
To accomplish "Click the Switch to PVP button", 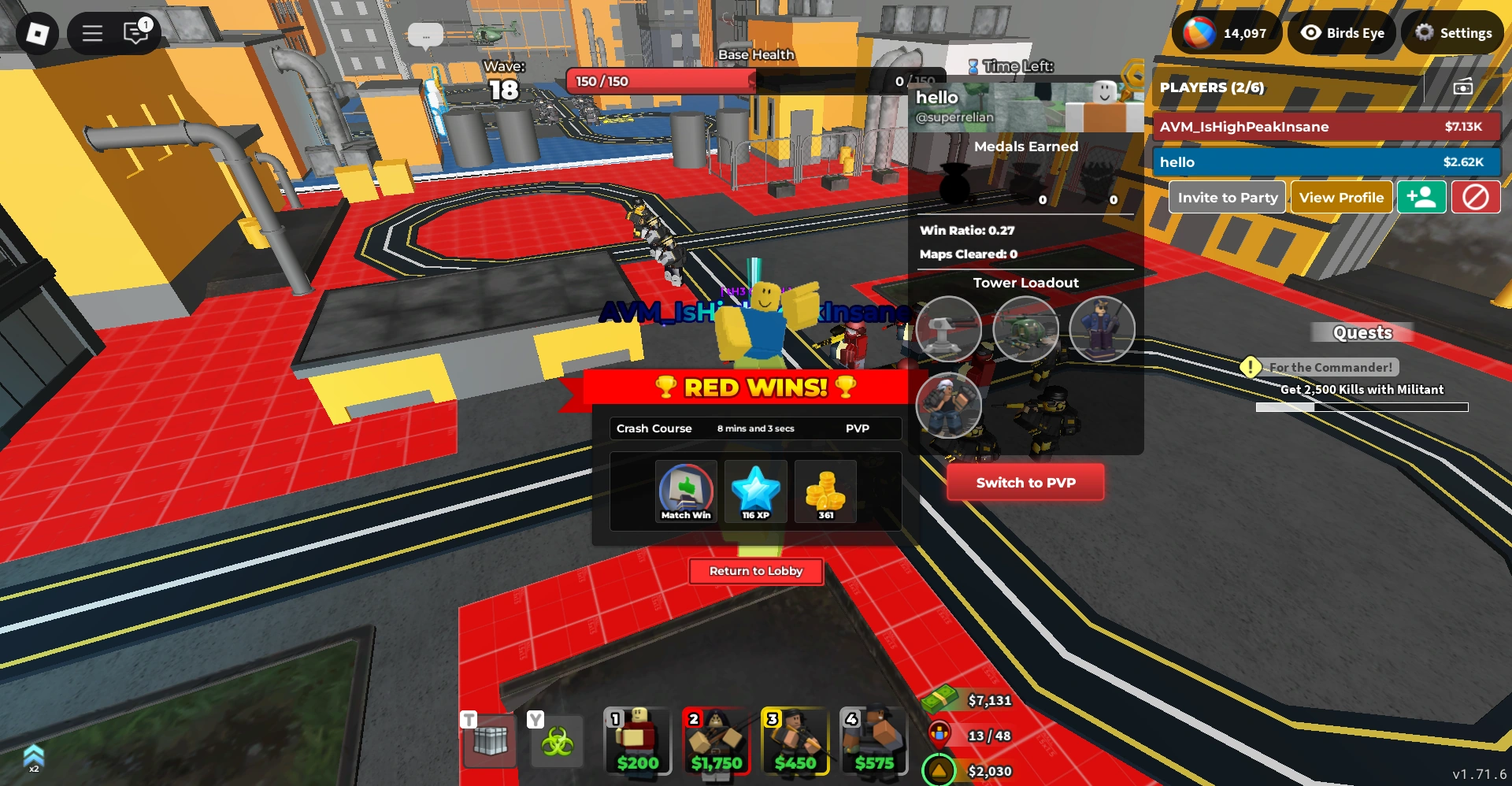I will pyautogui.click(x=1025, y=481).
